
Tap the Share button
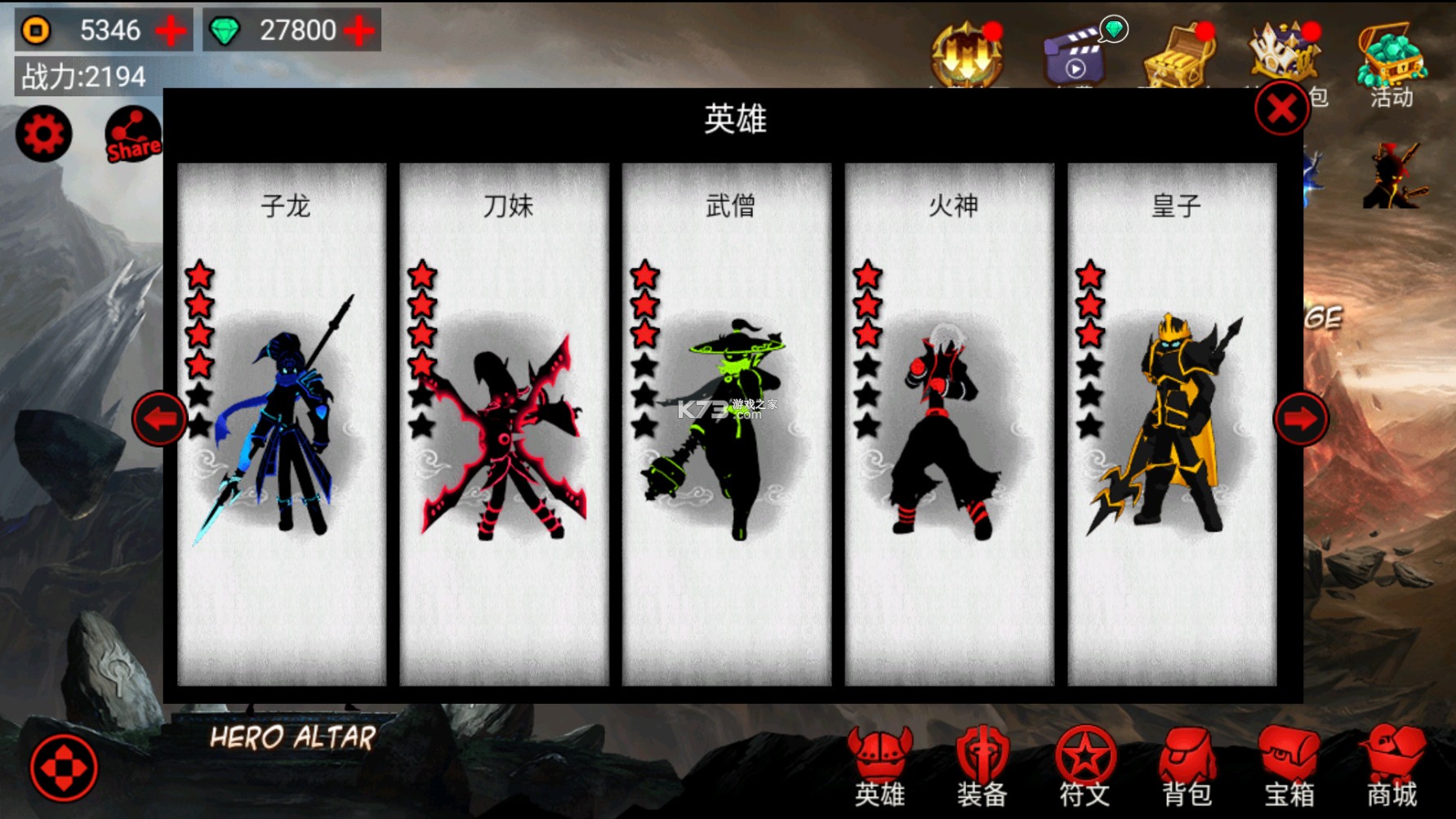point(131,133)
